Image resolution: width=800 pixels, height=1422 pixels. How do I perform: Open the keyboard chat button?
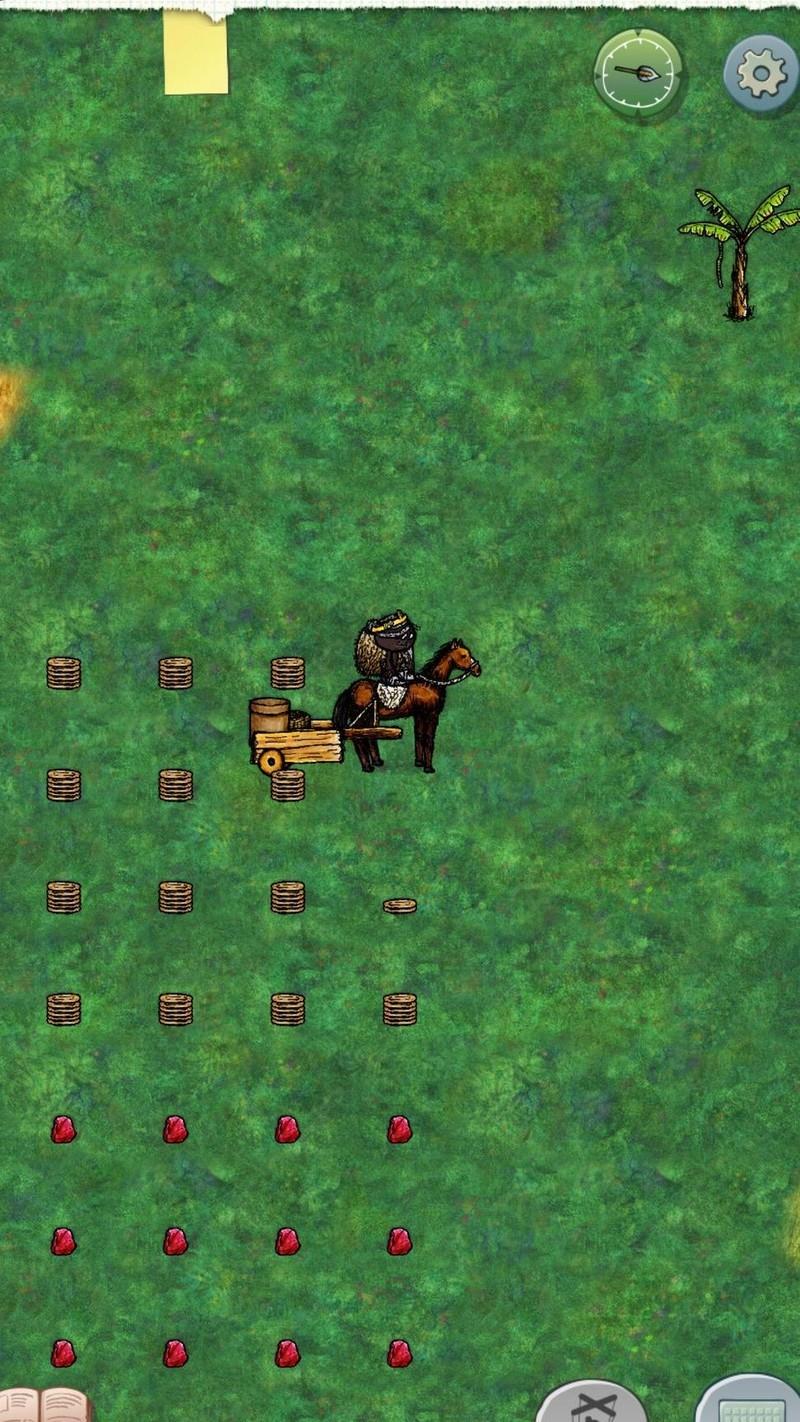pyautogui.click(x=750, y=1404)
